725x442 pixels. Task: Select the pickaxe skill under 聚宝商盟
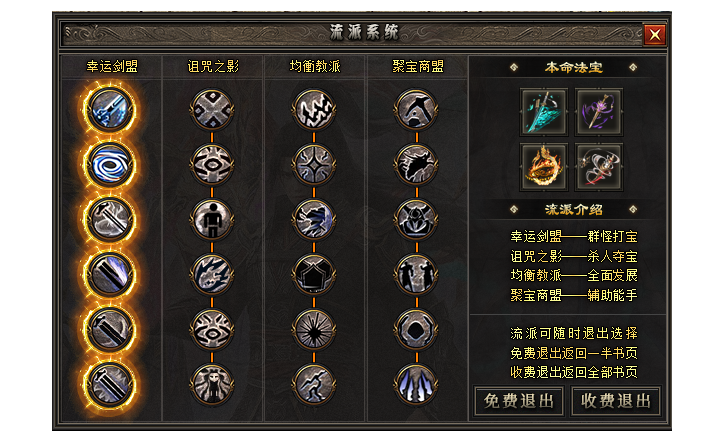click(x=416, y=108)
